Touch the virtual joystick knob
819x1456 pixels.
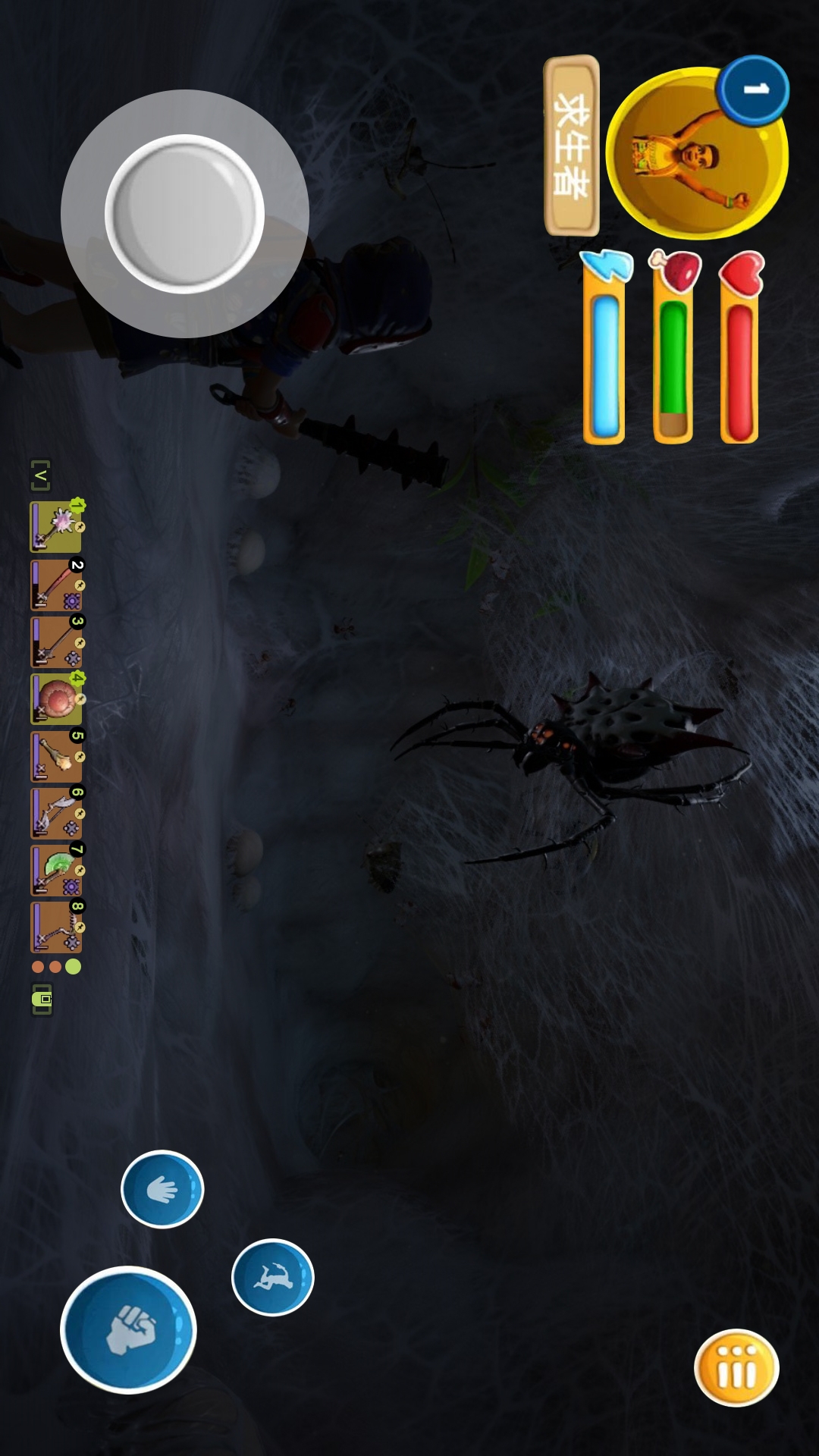[184, 214]
